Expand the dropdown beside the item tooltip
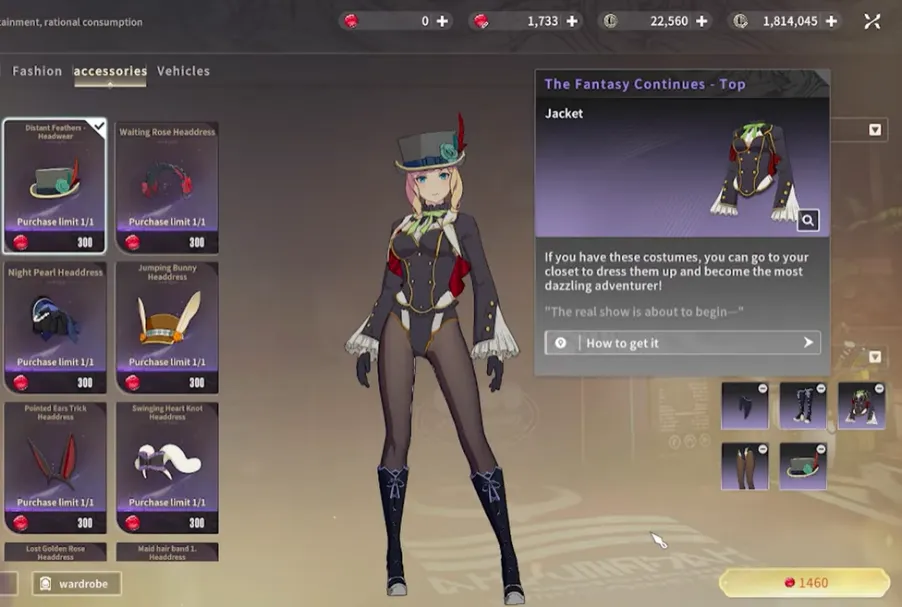This screenshot has height=607, width=902. tap(875, 130)
